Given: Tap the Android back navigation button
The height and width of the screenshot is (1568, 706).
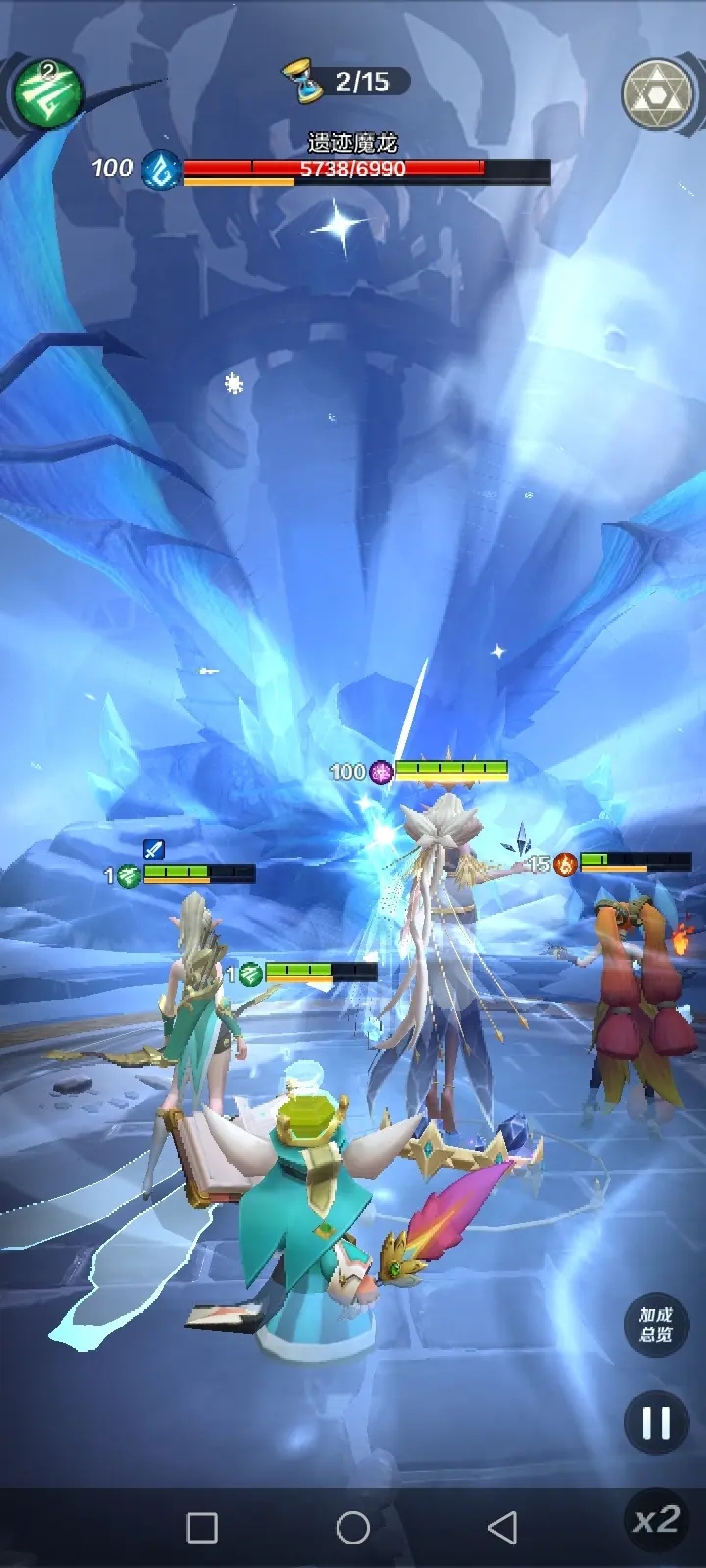Looking at the screenshot, I should click(503, 1527).
